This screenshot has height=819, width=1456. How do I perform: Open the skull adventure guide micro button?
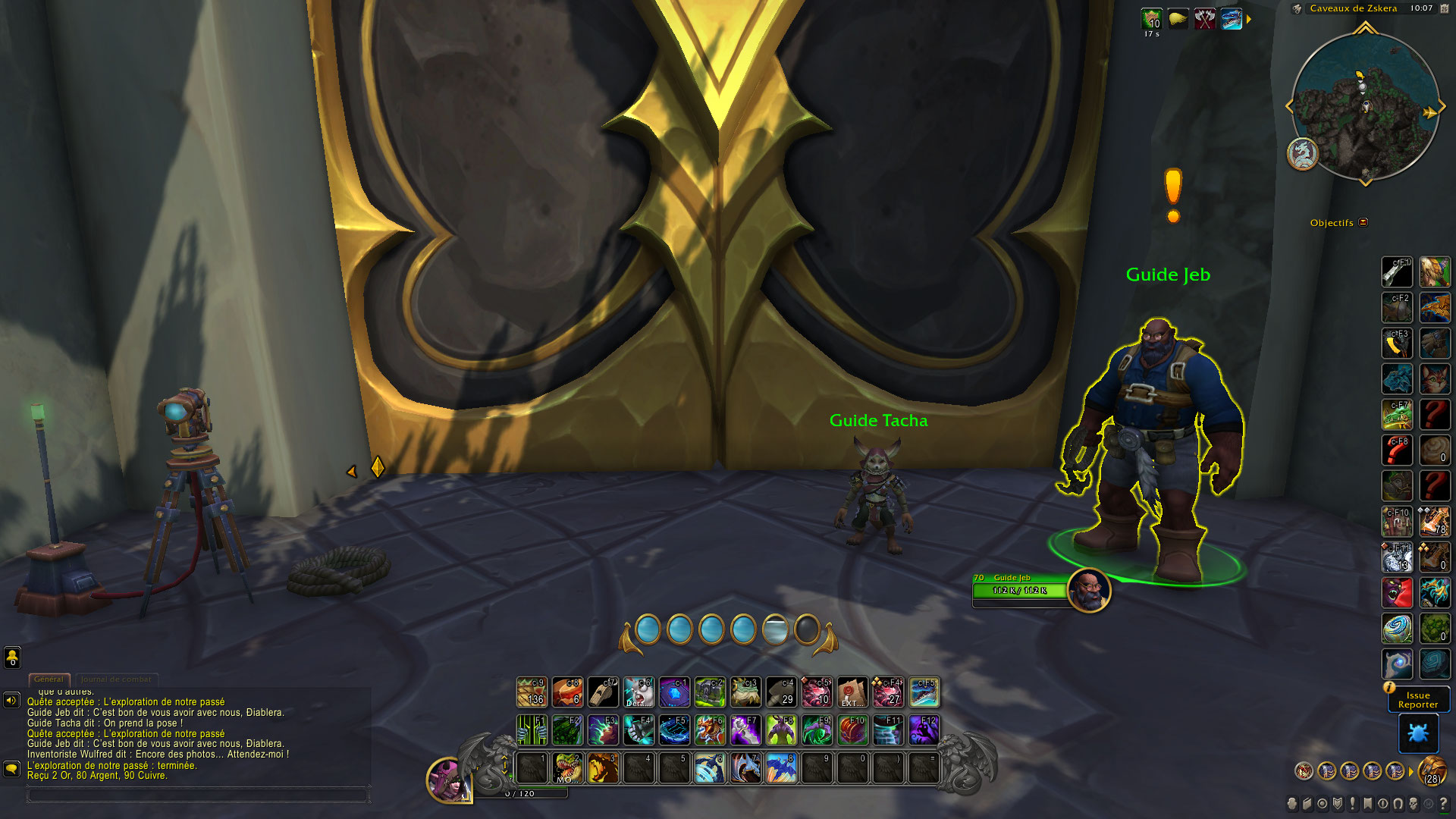(1414, 804)
